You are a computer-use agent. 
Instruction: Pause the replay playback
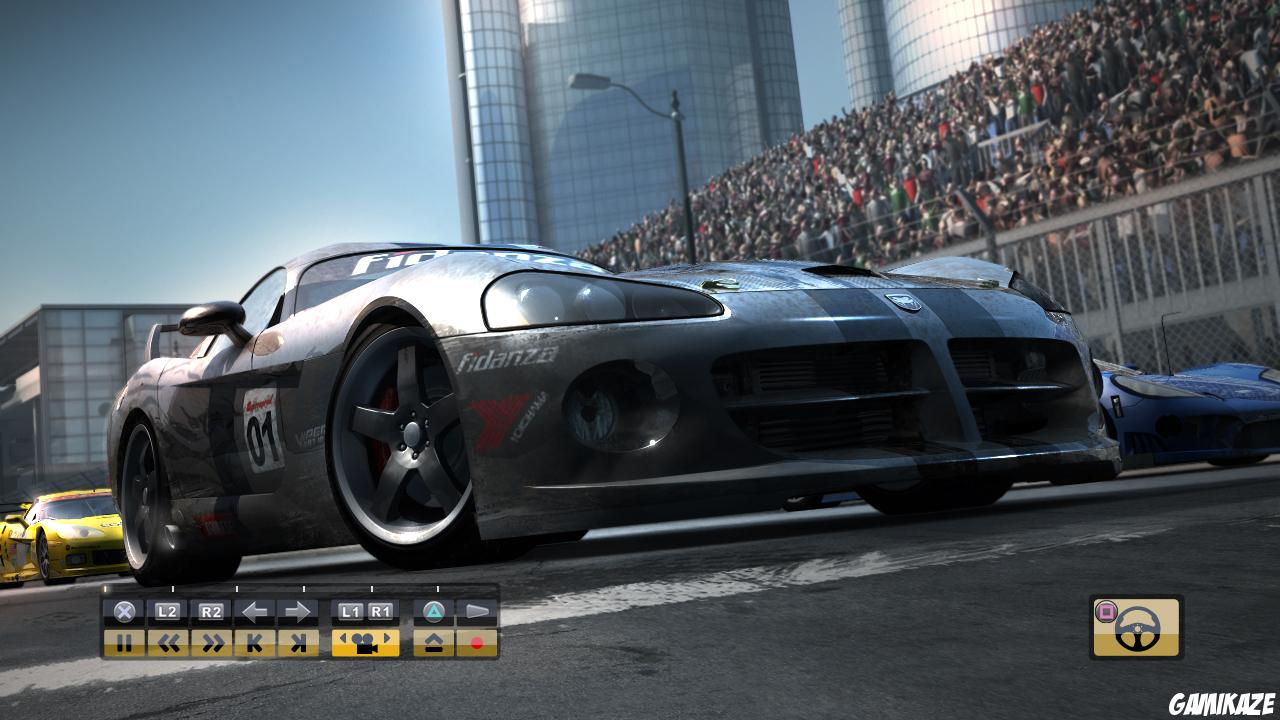point(125,643)
